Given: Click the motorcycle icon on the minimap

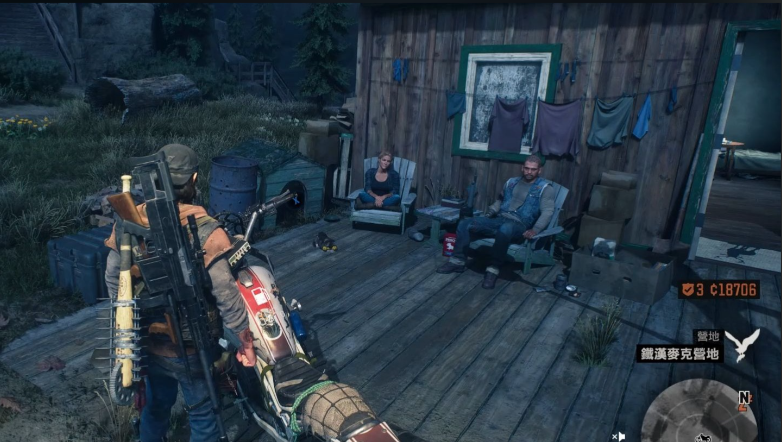Looking at the screenshot, I should click(x=703, y=437).
